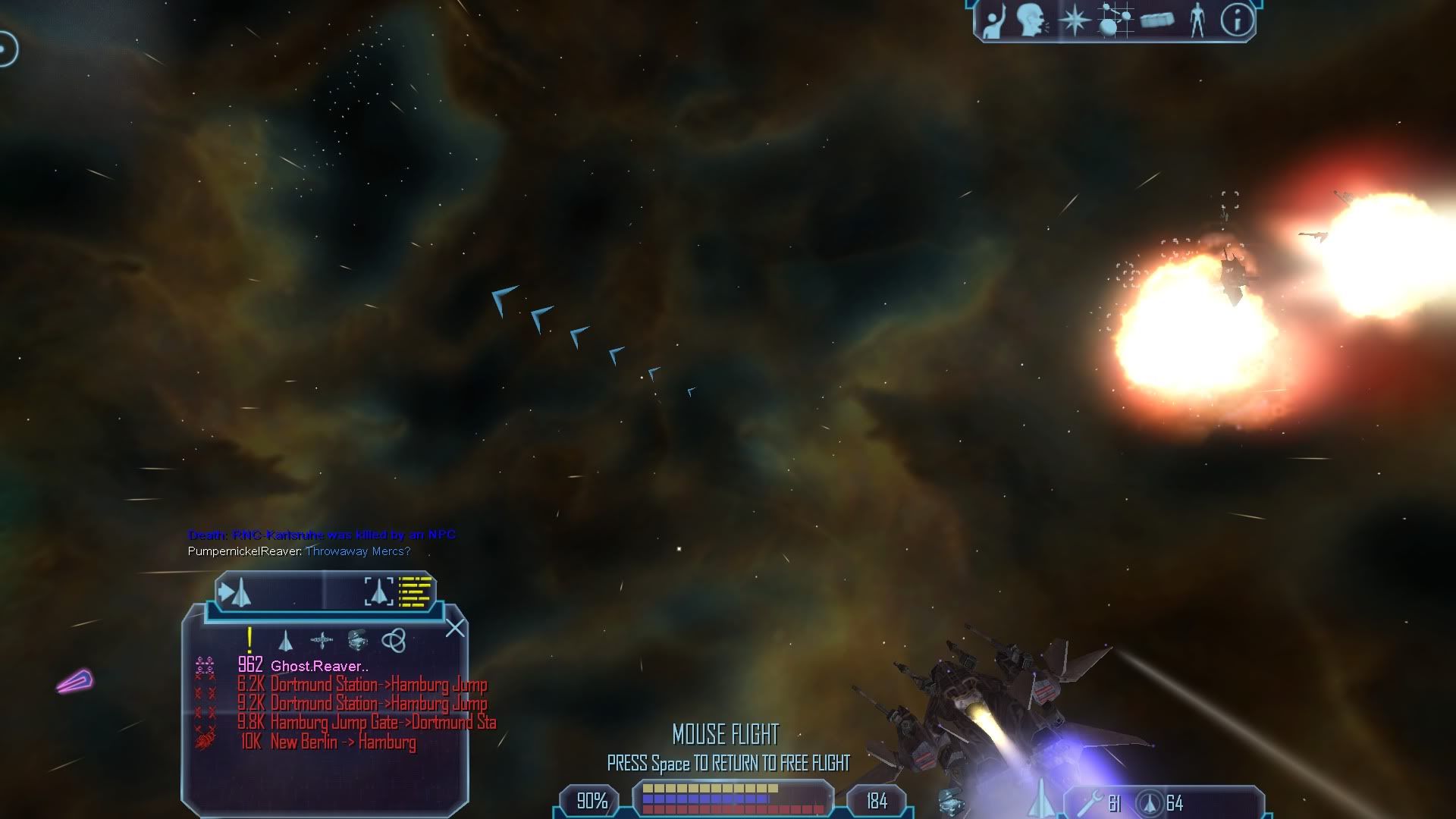Switch to the bracketed ship target view
Screen dimensions: 1456x819
pyautogui.click(x=378, y=591)
